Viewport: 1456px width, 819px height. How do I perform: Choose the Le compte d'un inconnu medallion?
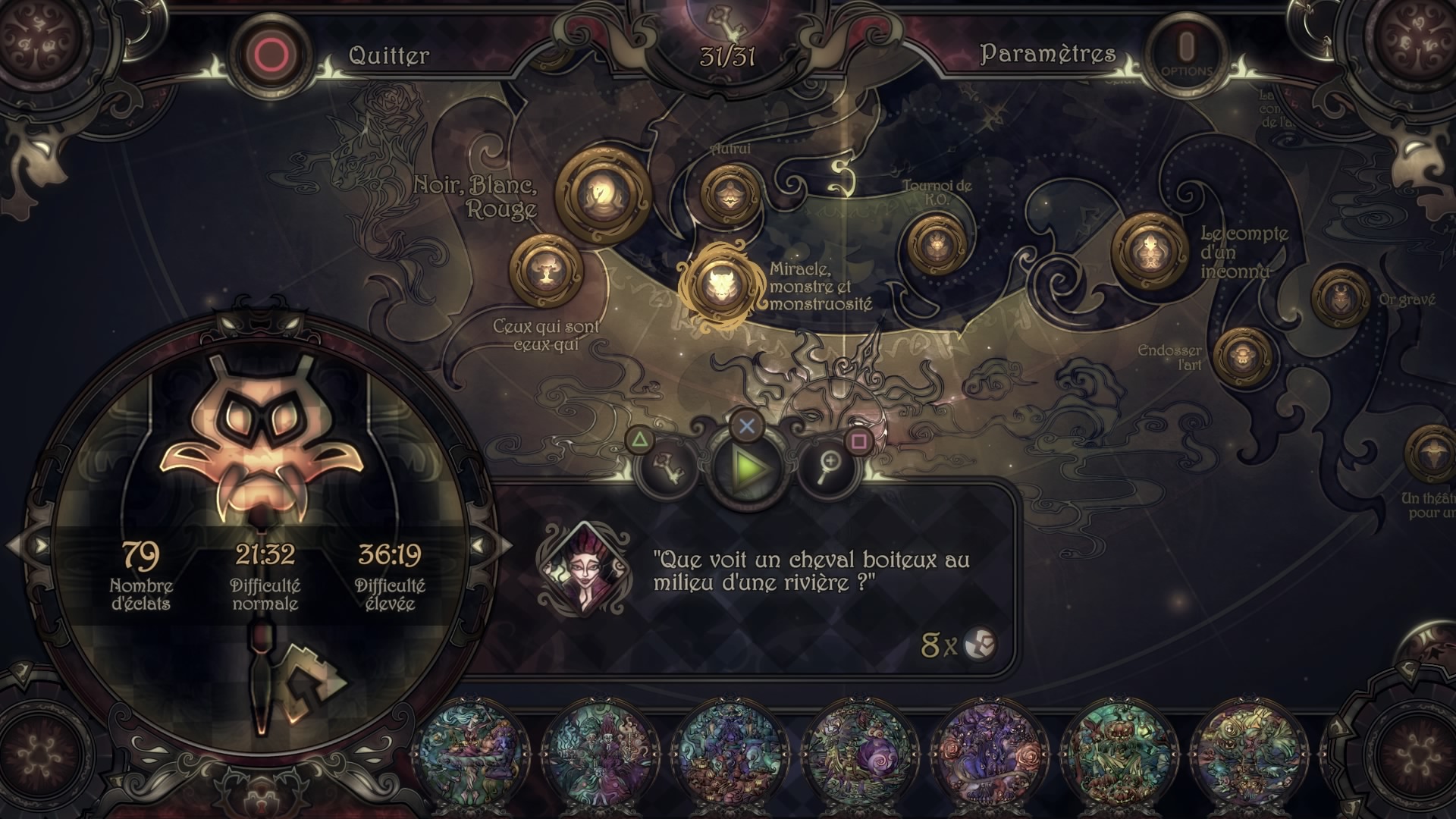tap(1150, 251)
